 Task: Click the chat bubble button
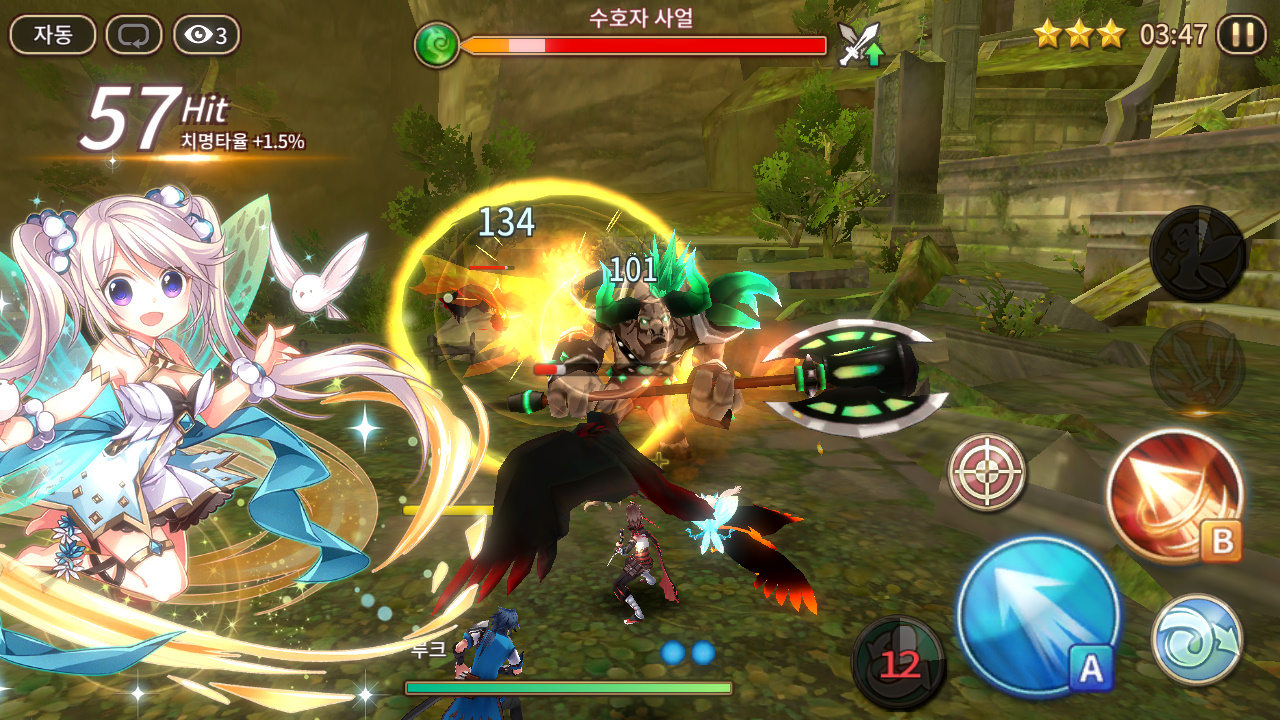click(x=133, y=35)
